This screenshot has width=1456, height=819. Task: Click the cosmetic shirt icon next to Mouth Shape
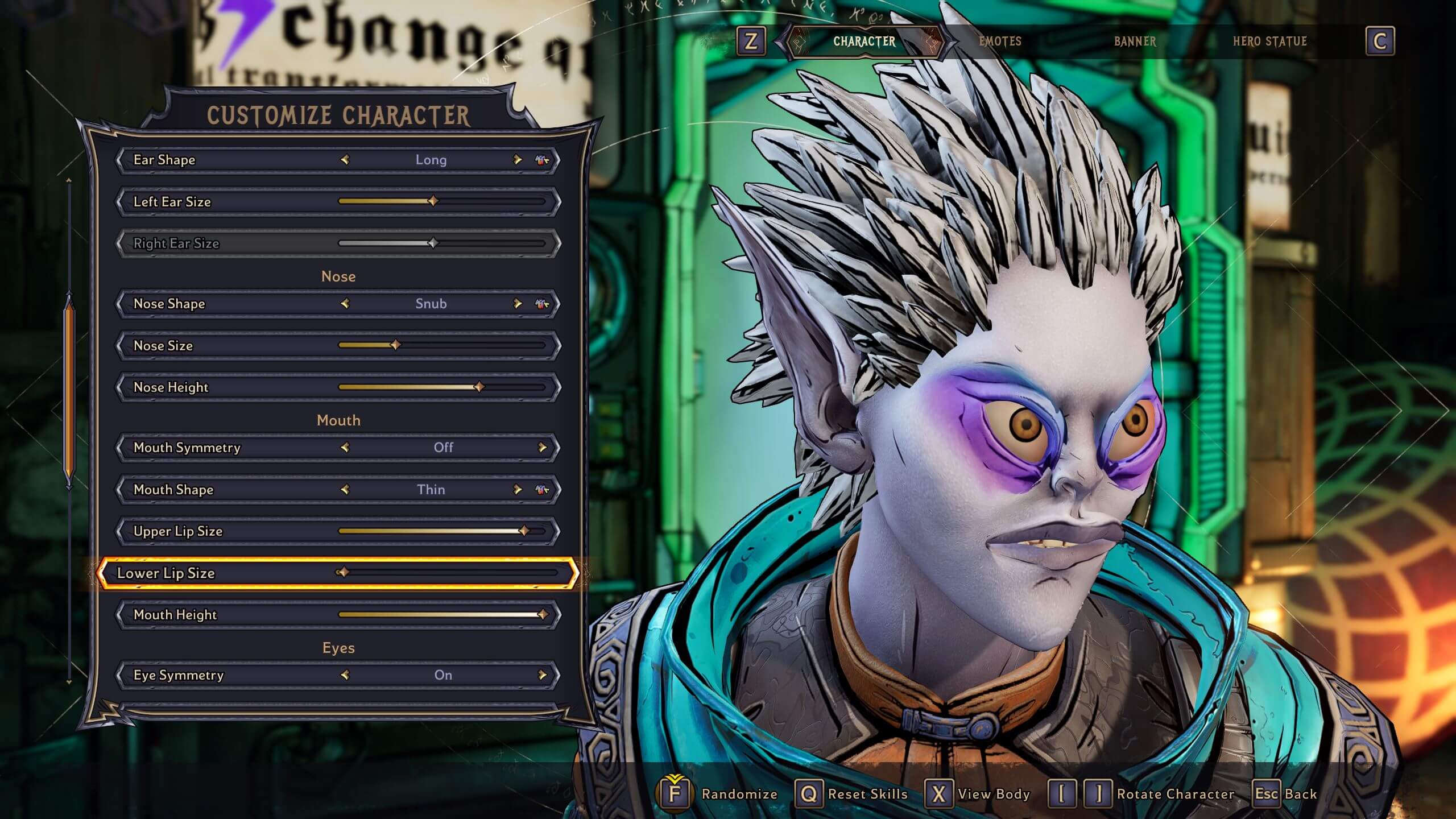point(540,489)
